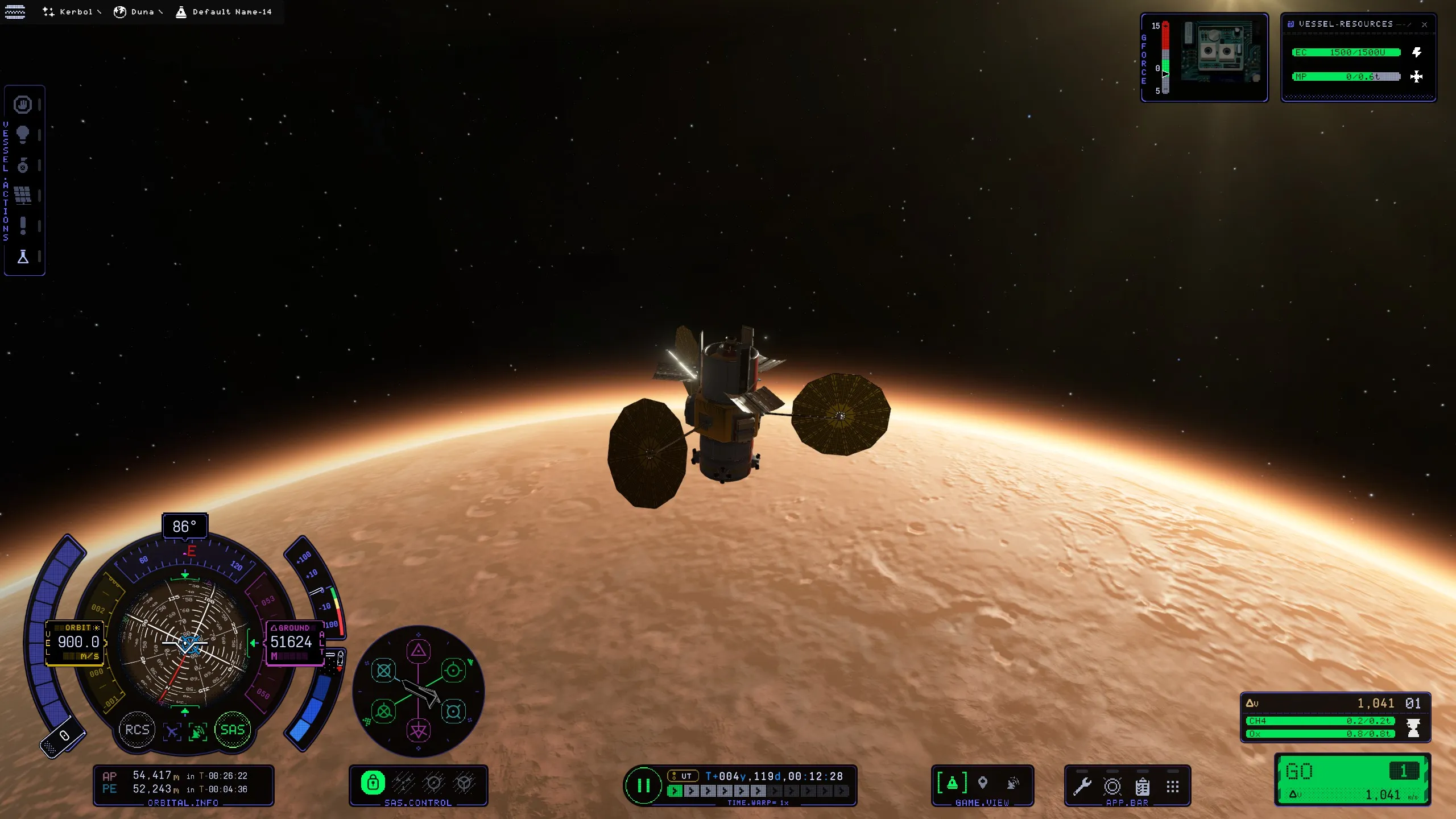
Task: Toggle solar panels from the Vessel Actions panel
Action: [23, 195]
